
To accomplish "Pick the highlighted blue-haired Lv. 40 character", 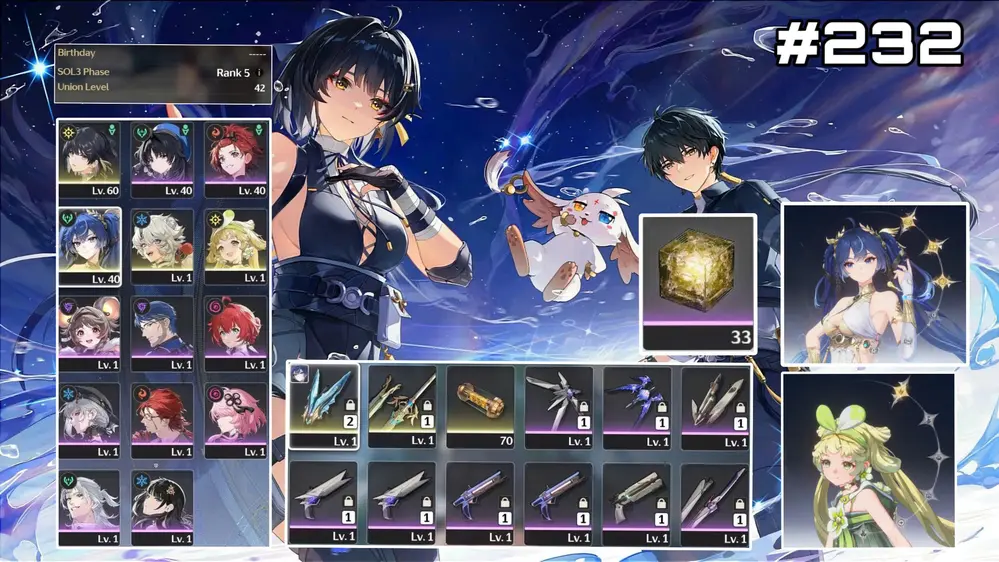I will coord(90,246).
